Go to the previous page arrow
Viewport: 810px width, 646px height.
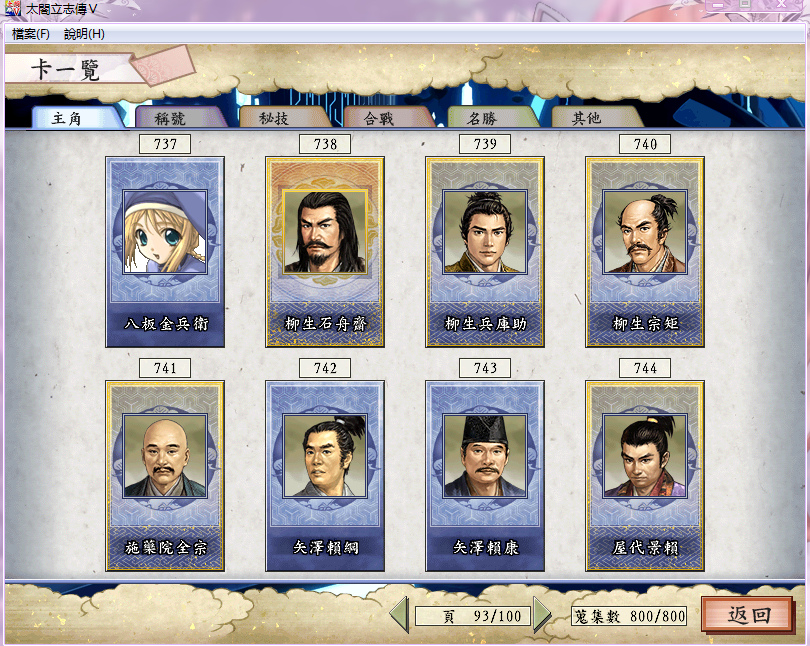point(399,614)
